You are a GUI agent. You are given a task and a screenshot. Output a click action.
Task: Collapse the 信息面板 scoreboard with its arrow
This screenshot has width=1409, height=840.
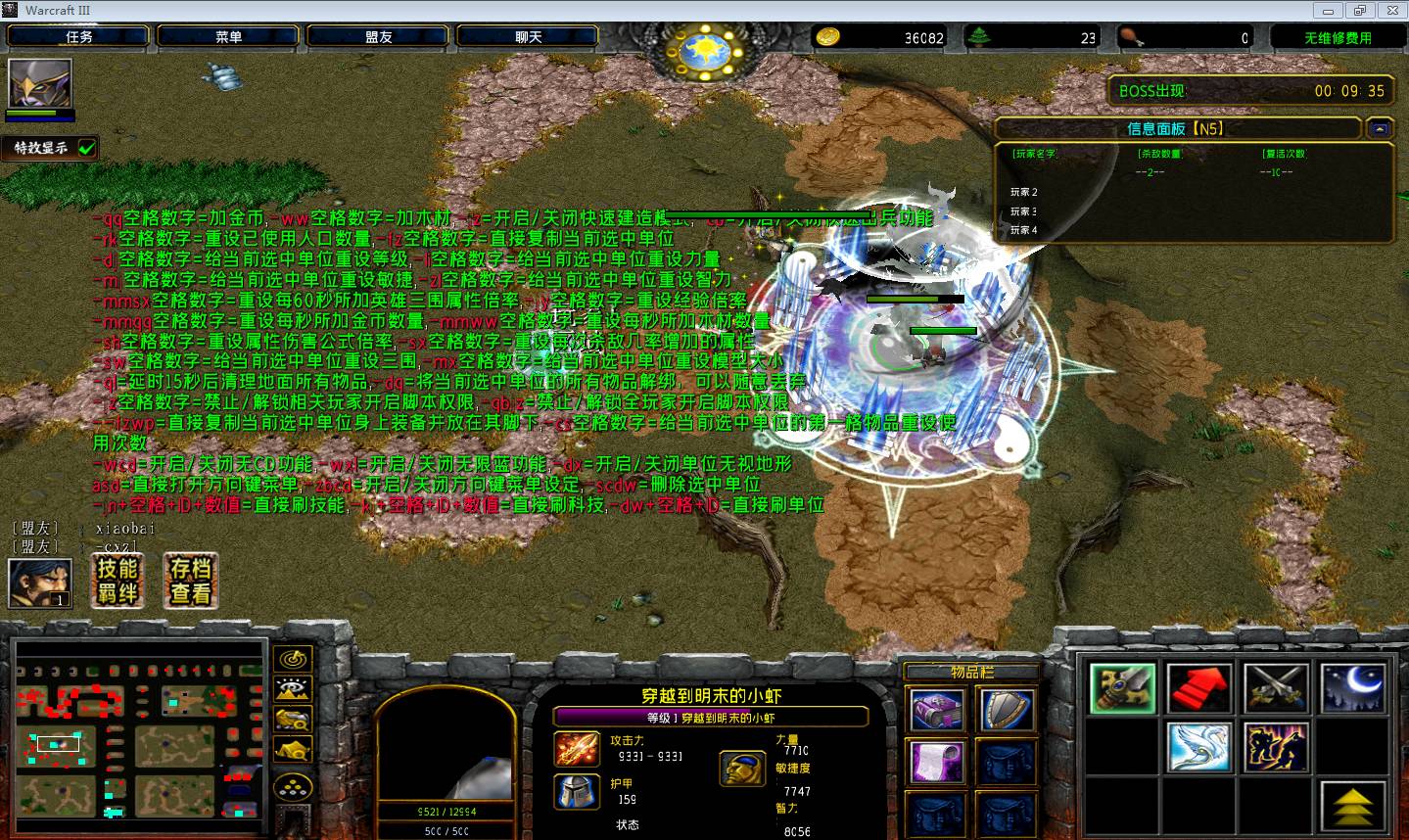coord(1381,128)
